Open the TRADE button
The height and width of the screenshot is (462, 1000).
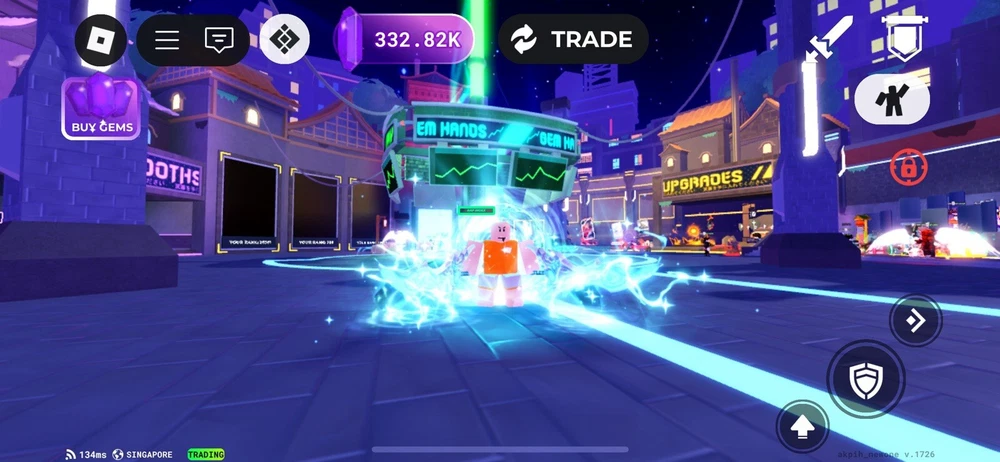pos(573,40)
